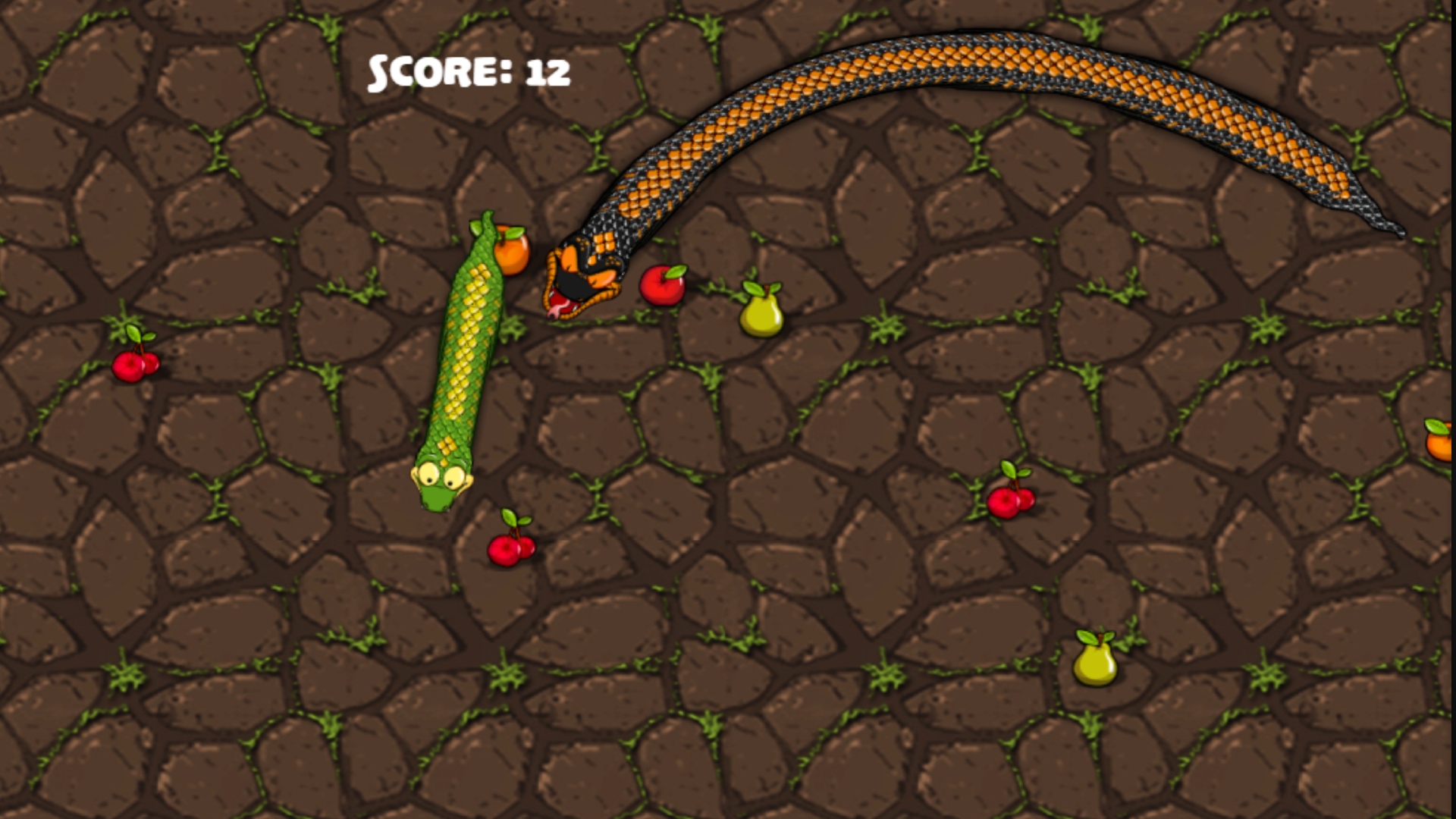The height and width of the screenshot is (819, 1456).
Task: Click the green snake's head with googly eyes
Action: pos(444,478)
